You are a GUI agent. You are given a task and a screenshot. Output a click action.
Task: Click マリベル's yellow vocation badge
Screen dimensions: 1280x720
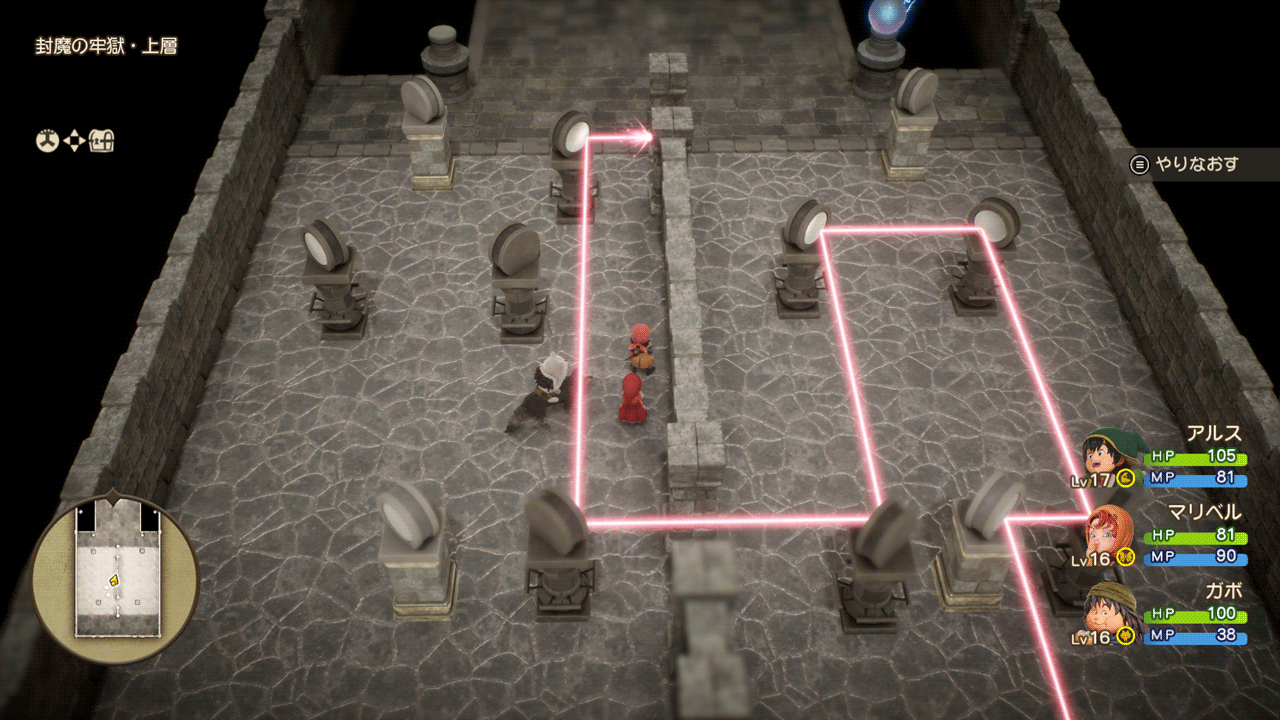(x=1125, y=558)
